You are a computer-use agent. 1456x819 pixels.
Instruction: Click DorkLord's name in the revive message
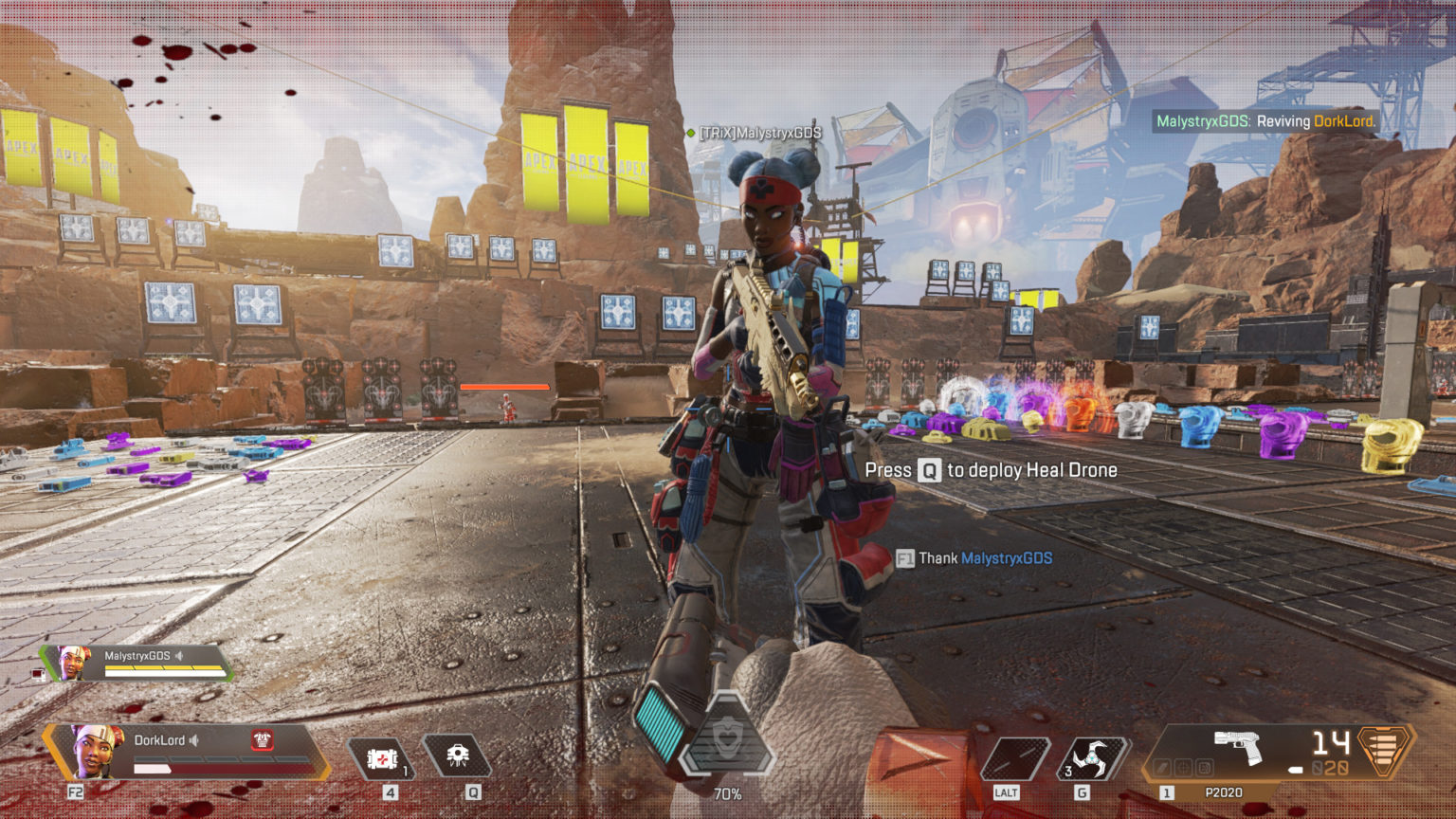[x=1345, y=121]
